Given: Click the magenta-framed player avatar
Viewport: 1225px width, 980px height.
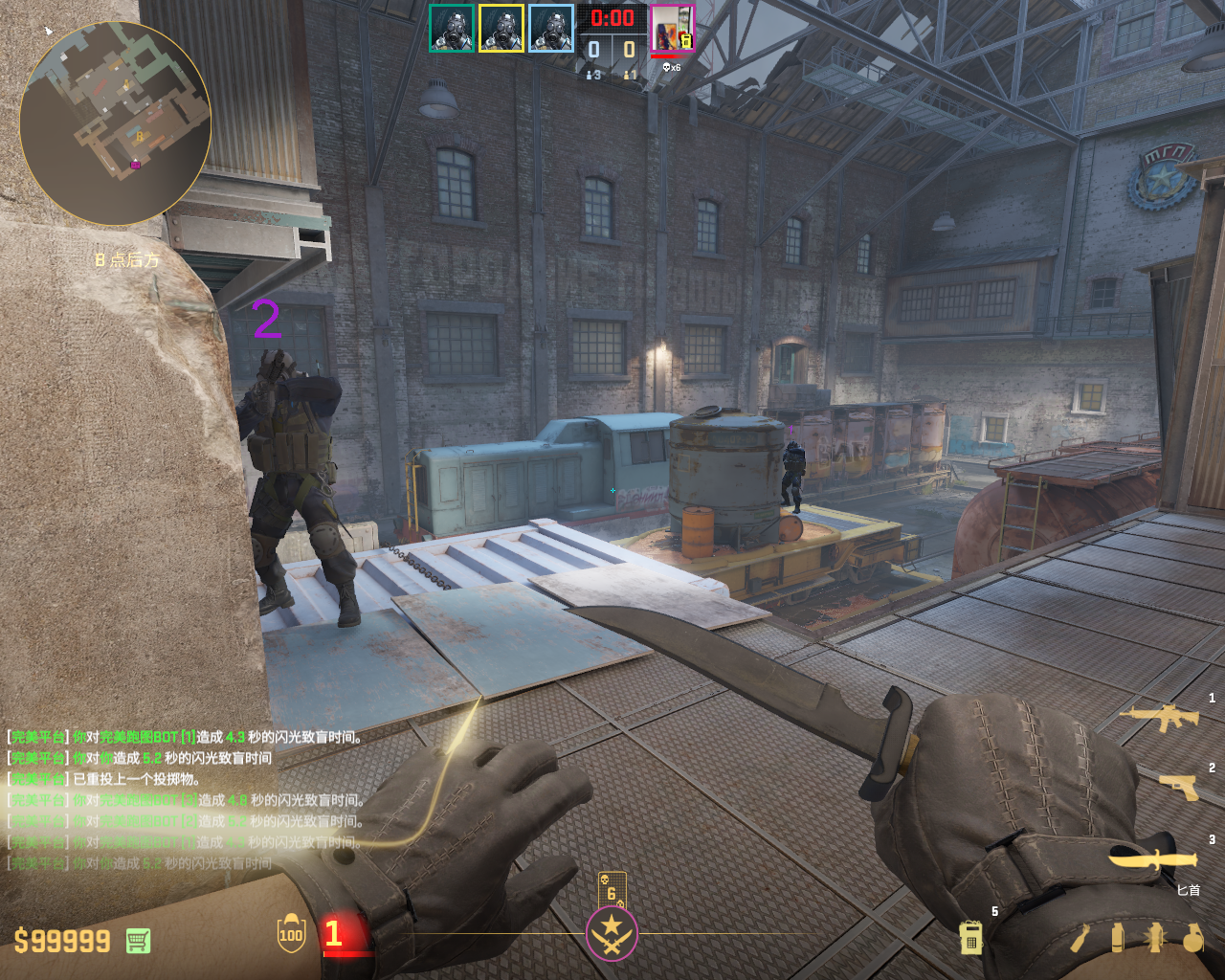Looking at the screenshot, I should (672, 29).
